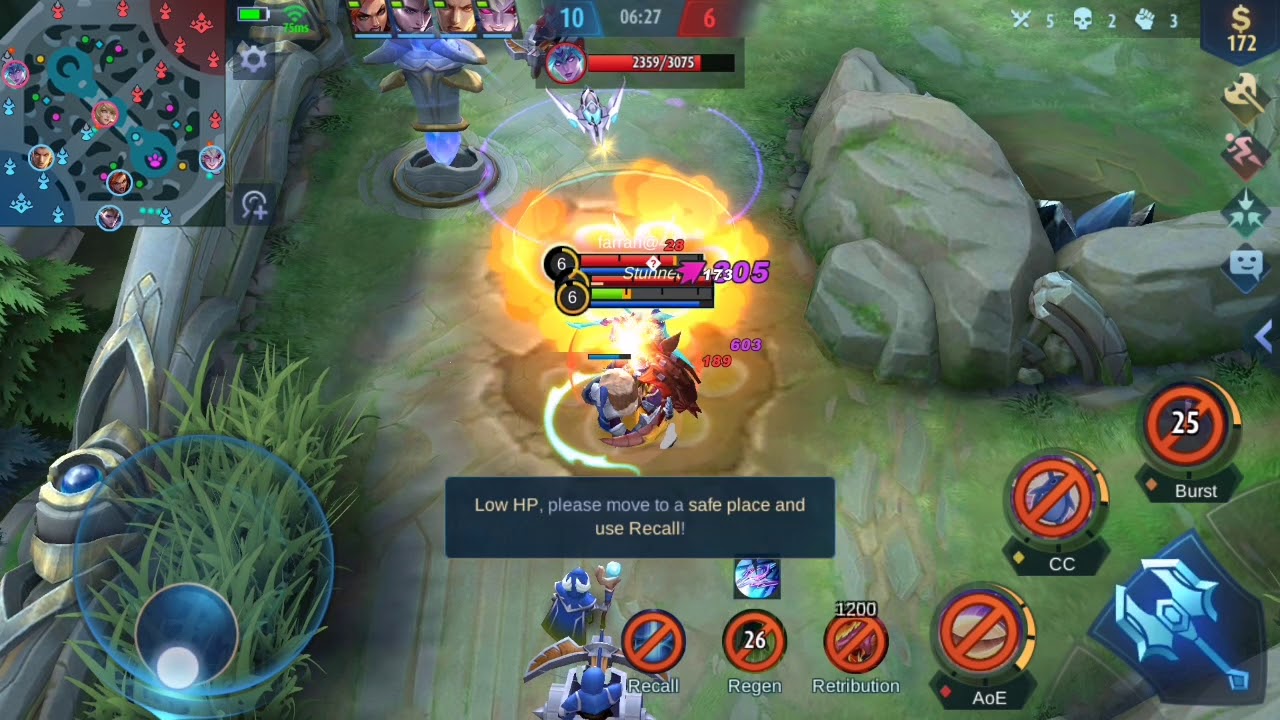Toggle the minimap camera view icon

(x=254, y=205)
